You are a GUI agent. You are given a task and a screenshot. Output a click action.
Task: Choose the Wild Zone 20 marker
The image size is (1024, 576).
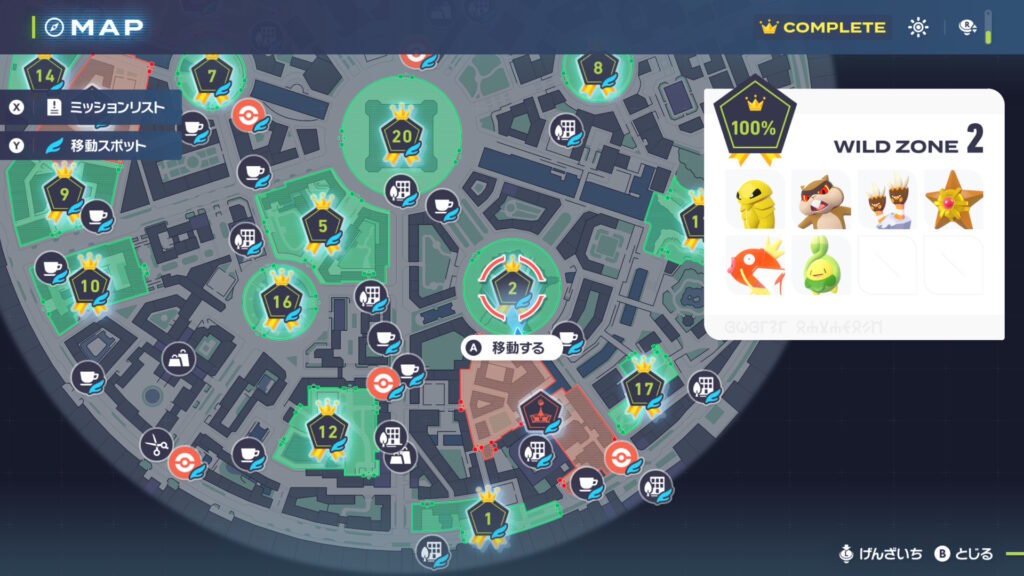click(402, 137)
